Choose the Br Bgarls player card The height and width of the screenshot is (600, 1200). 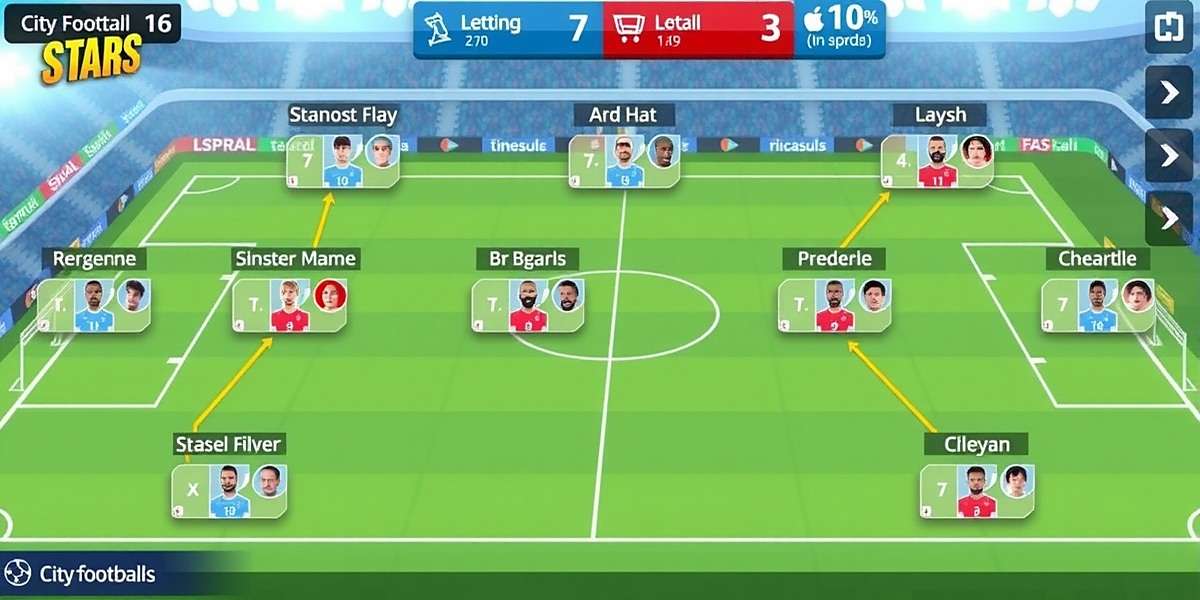tap(528, 305)
